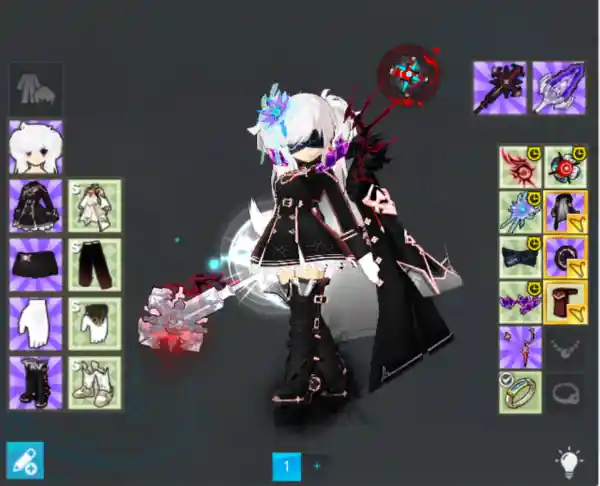
Task: Select the red swirl accessory slot
Action: [x=520, y=168]
